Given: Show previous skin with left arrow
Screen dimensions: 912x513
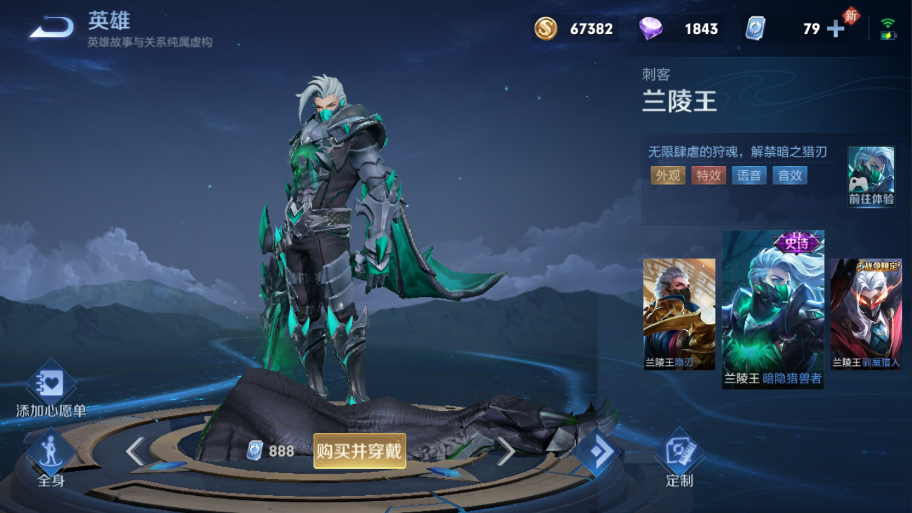Looking at the screenshot, I should coord(136,452).
